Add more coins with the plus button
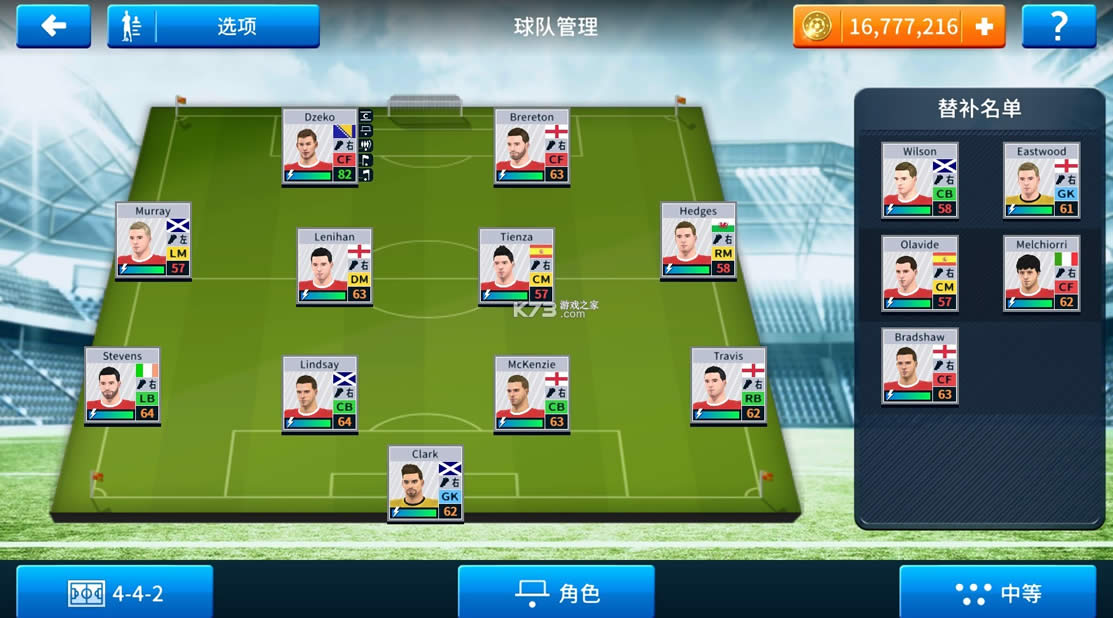The height and width of the screenshot is (618, 1113). [984, 27]
